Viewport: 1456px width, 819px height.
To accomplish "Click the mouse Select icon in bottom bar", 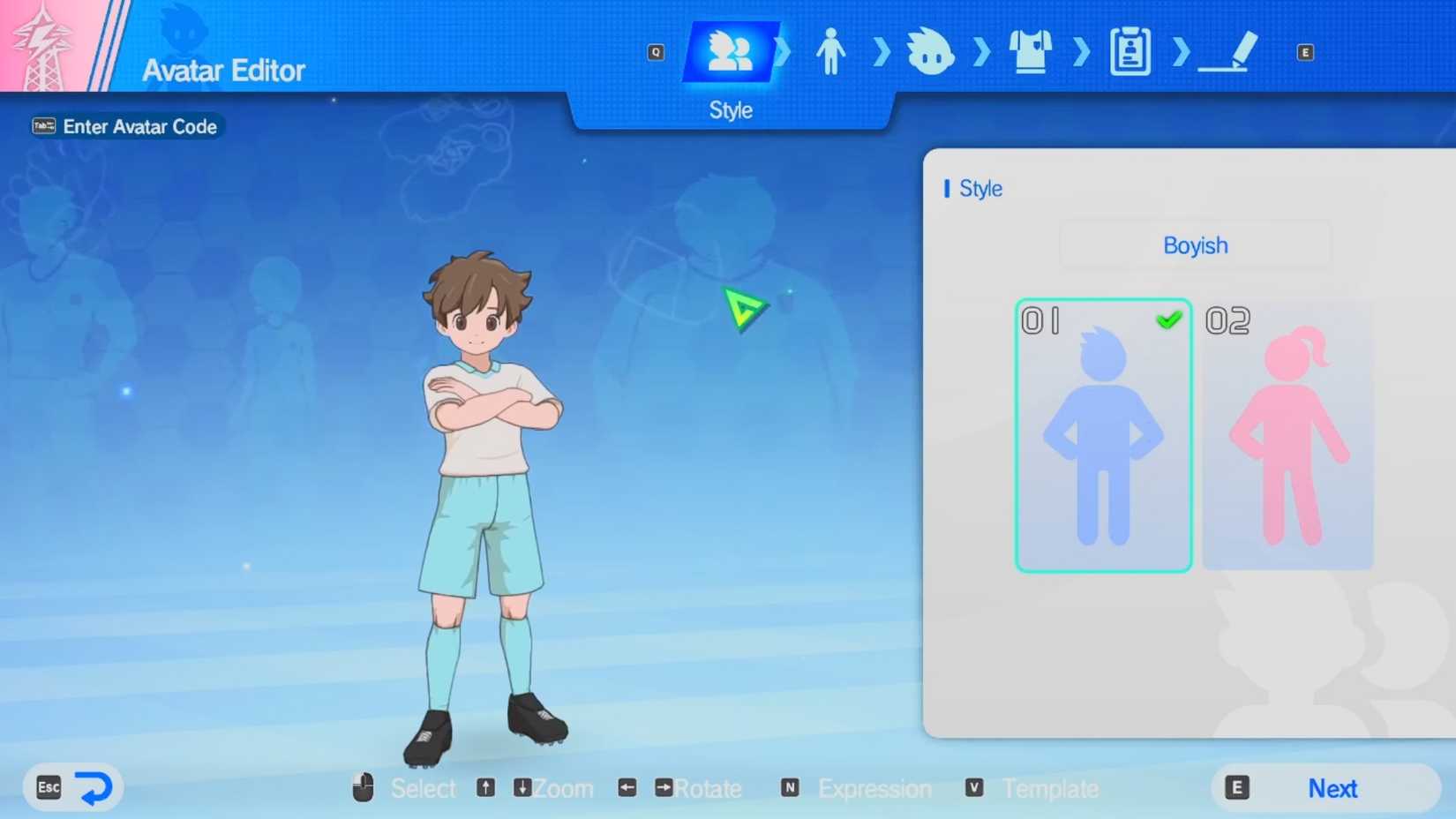I will point(362,785).
